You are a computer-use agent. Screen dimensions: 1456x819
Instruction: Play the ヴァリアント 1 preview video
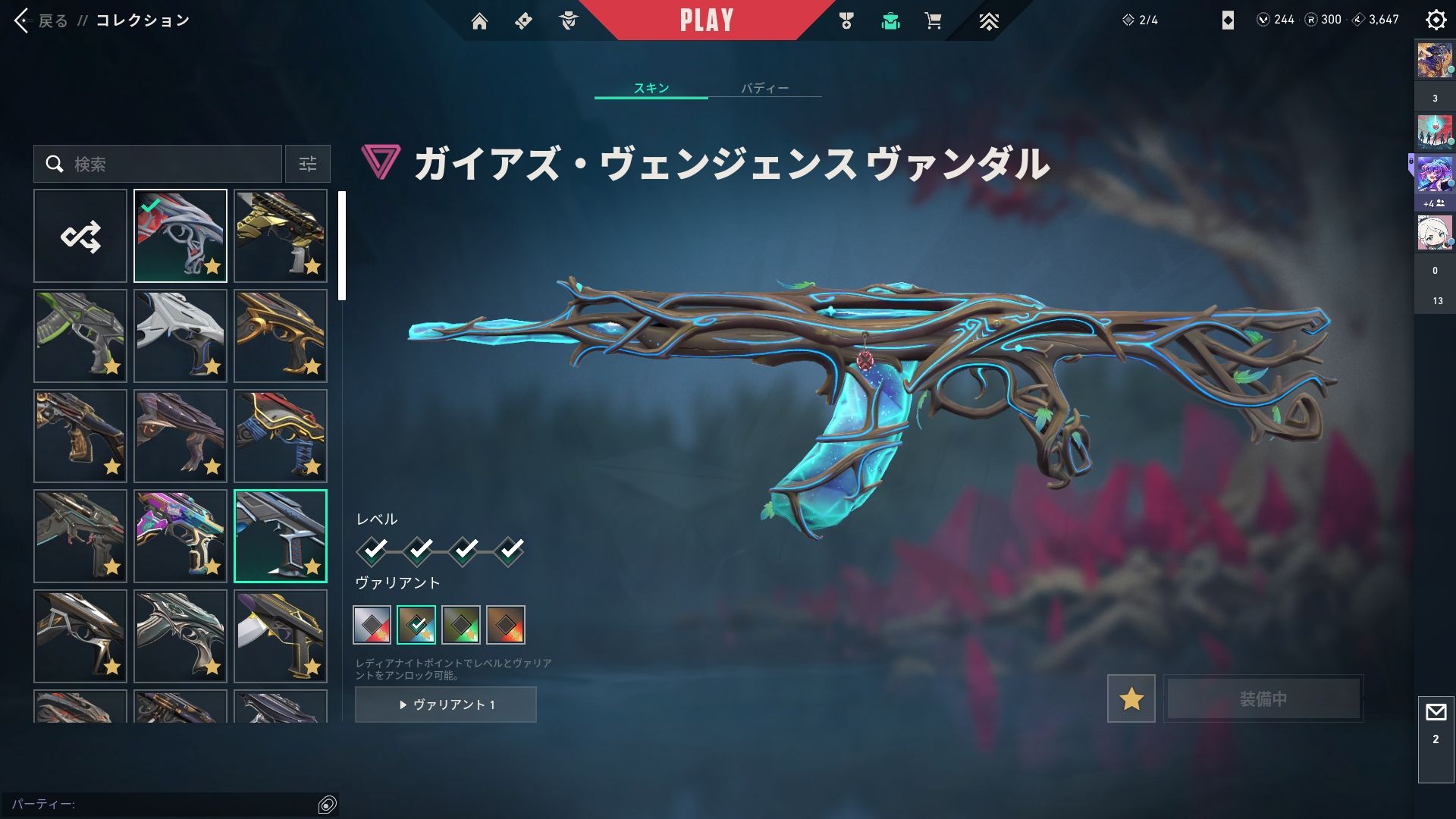446,704
